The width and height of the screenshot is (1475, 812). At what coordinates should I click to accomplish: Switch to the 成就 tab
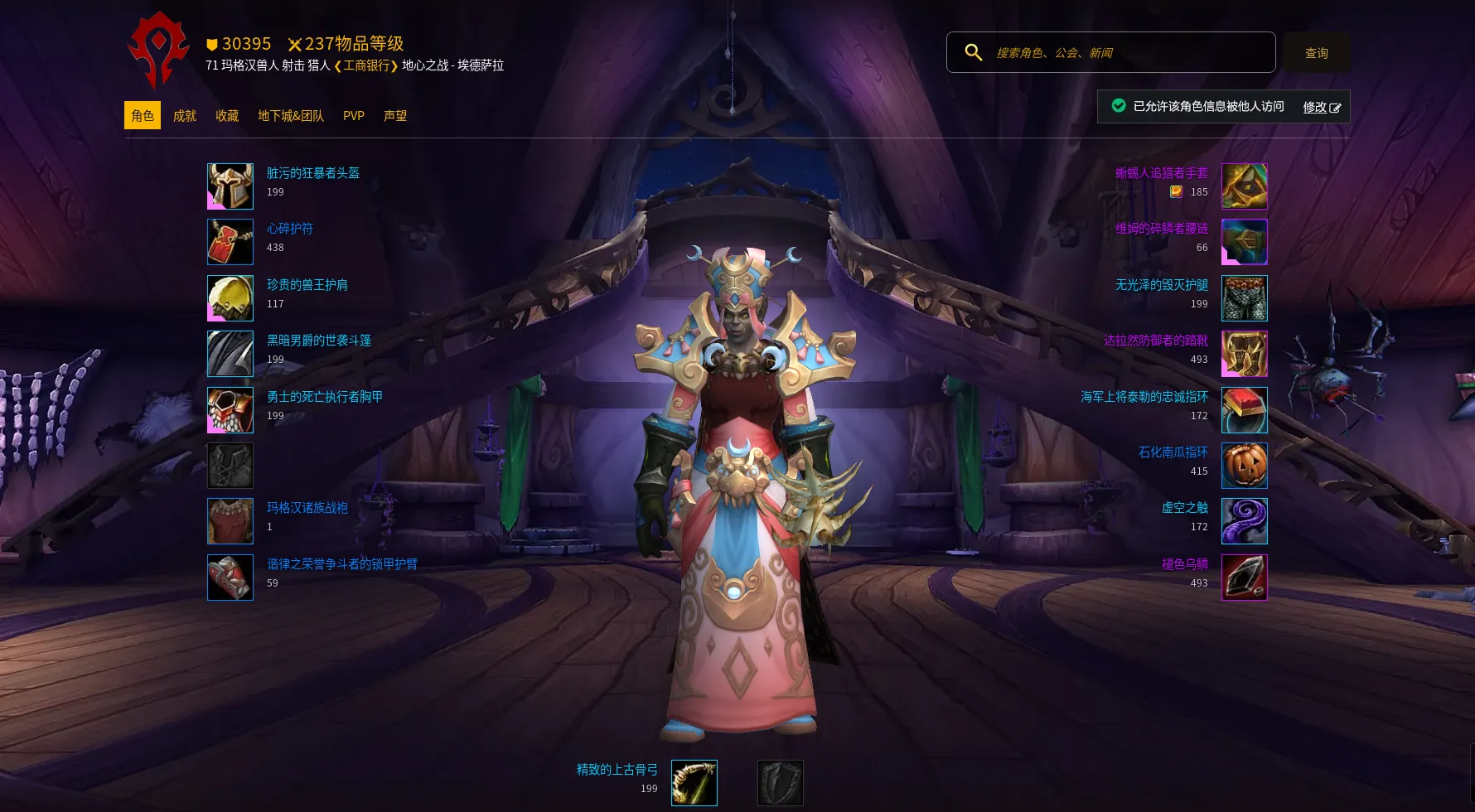coord(185,116)
